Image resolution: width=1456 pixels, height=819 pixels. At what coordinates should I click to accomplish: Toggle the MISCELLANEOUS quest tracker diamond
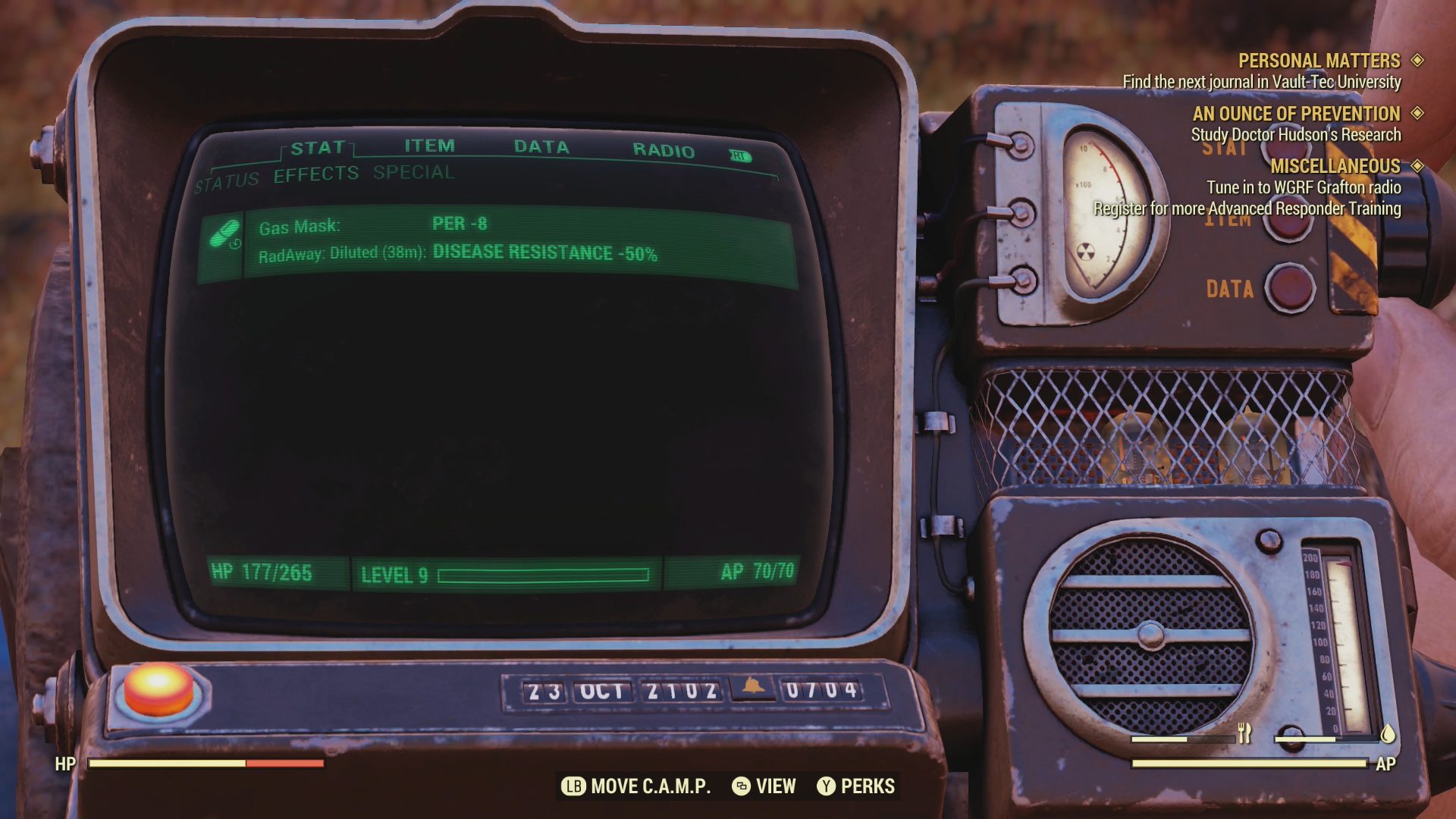(1420, 166)
